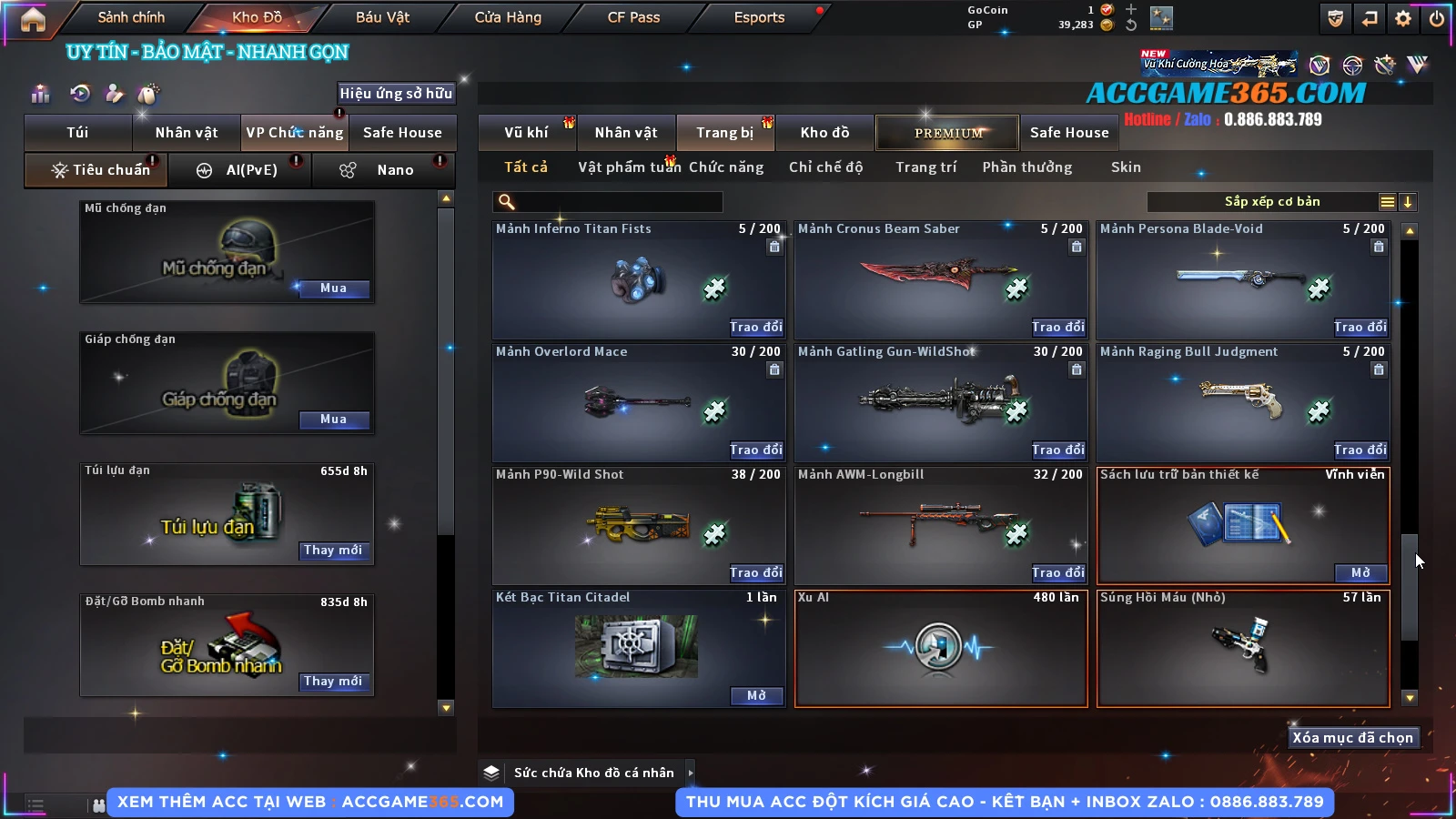Show the Skin filter category
Screen dimensions: 1456x819
coord(1126,167)
